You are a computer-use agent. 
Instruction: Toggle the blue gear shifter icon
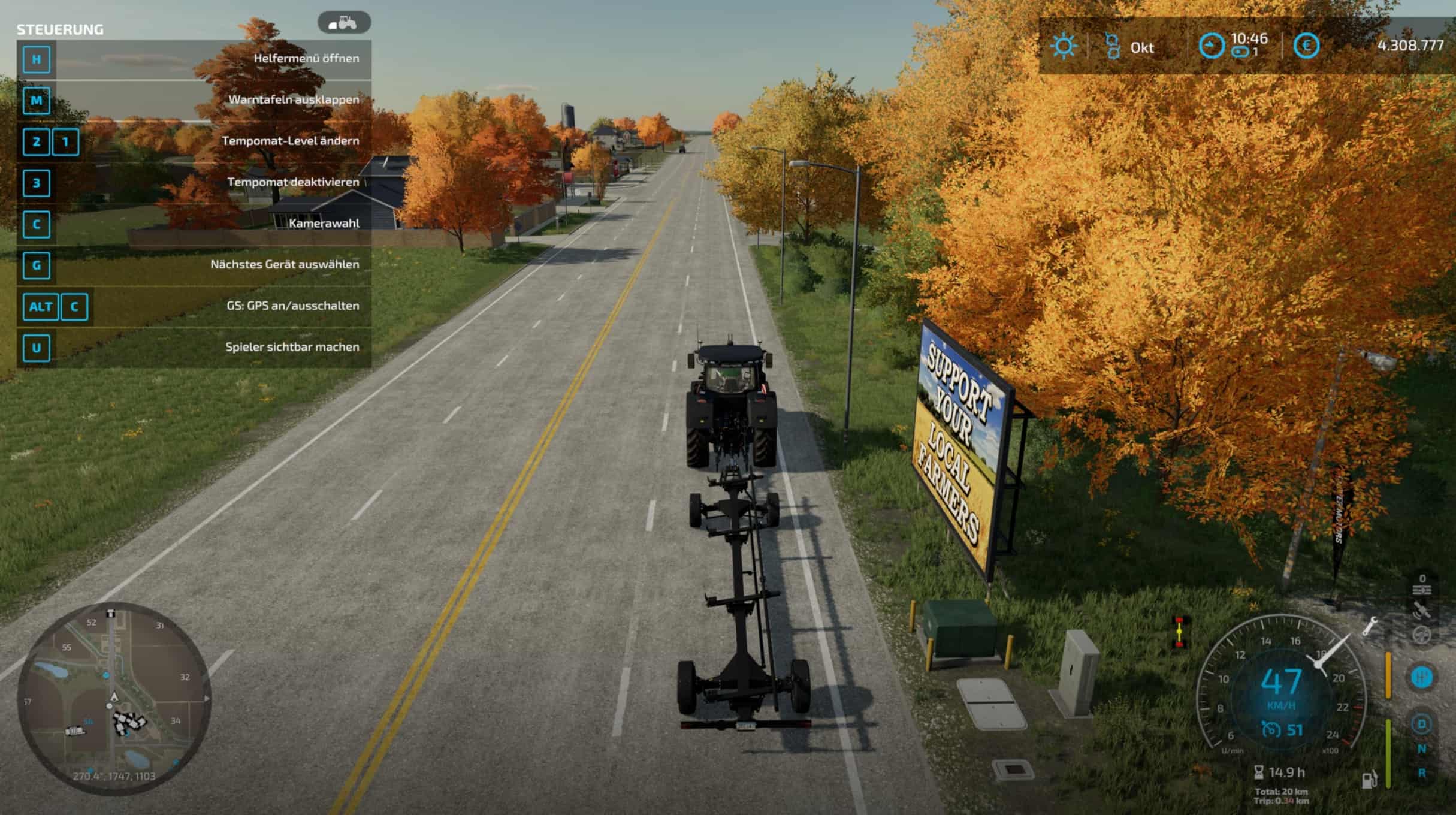coord(1421,677)
